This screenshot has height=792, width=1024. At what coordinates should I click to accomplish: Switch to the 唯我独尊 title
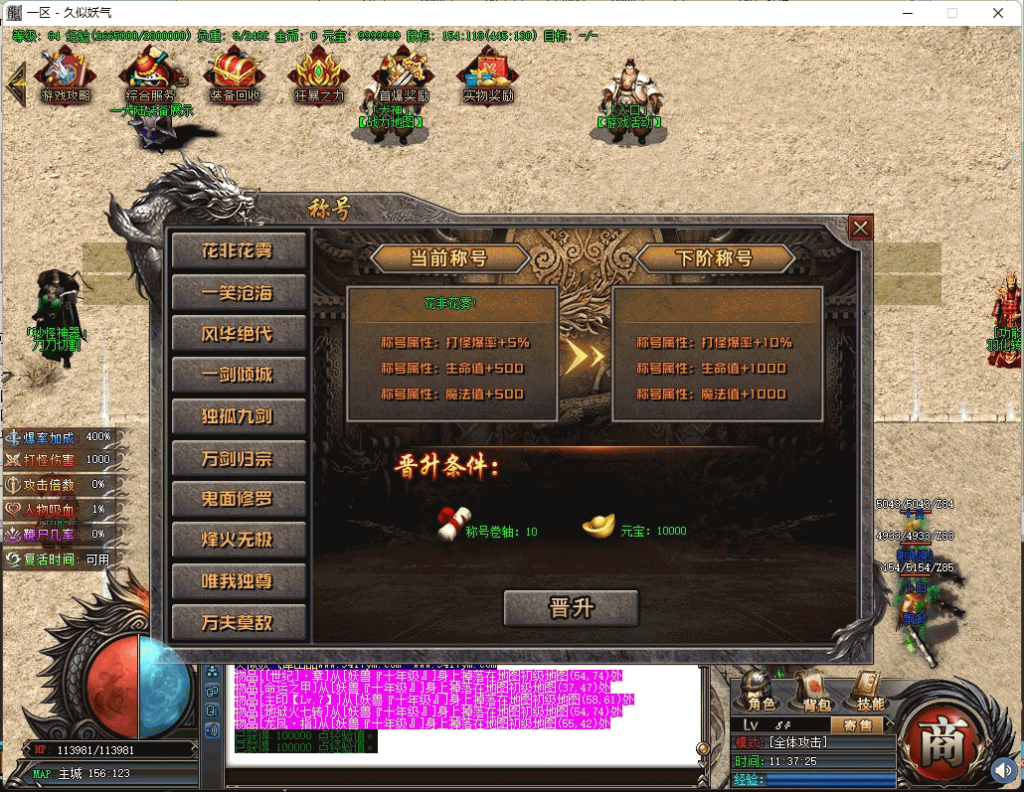pyautogui.click(x=238, y=581)
